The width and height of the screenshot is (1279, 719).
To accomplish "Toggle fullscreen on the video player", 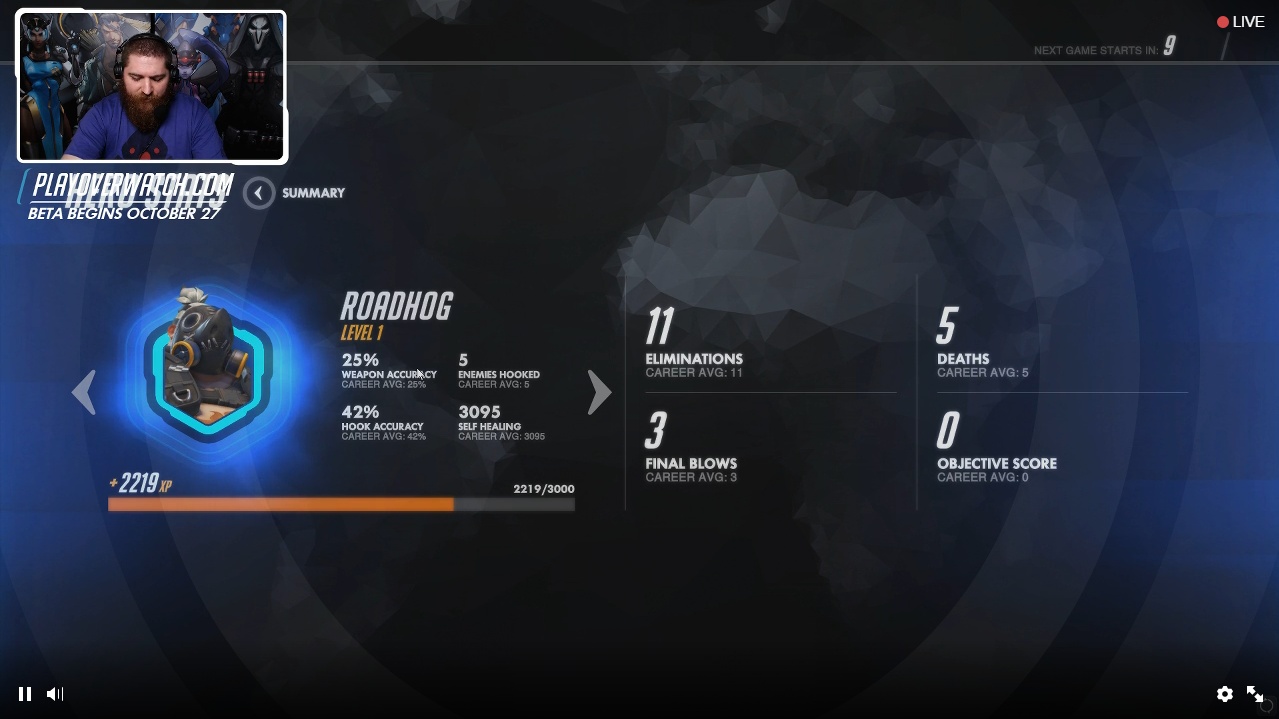I will (1255, 694).
